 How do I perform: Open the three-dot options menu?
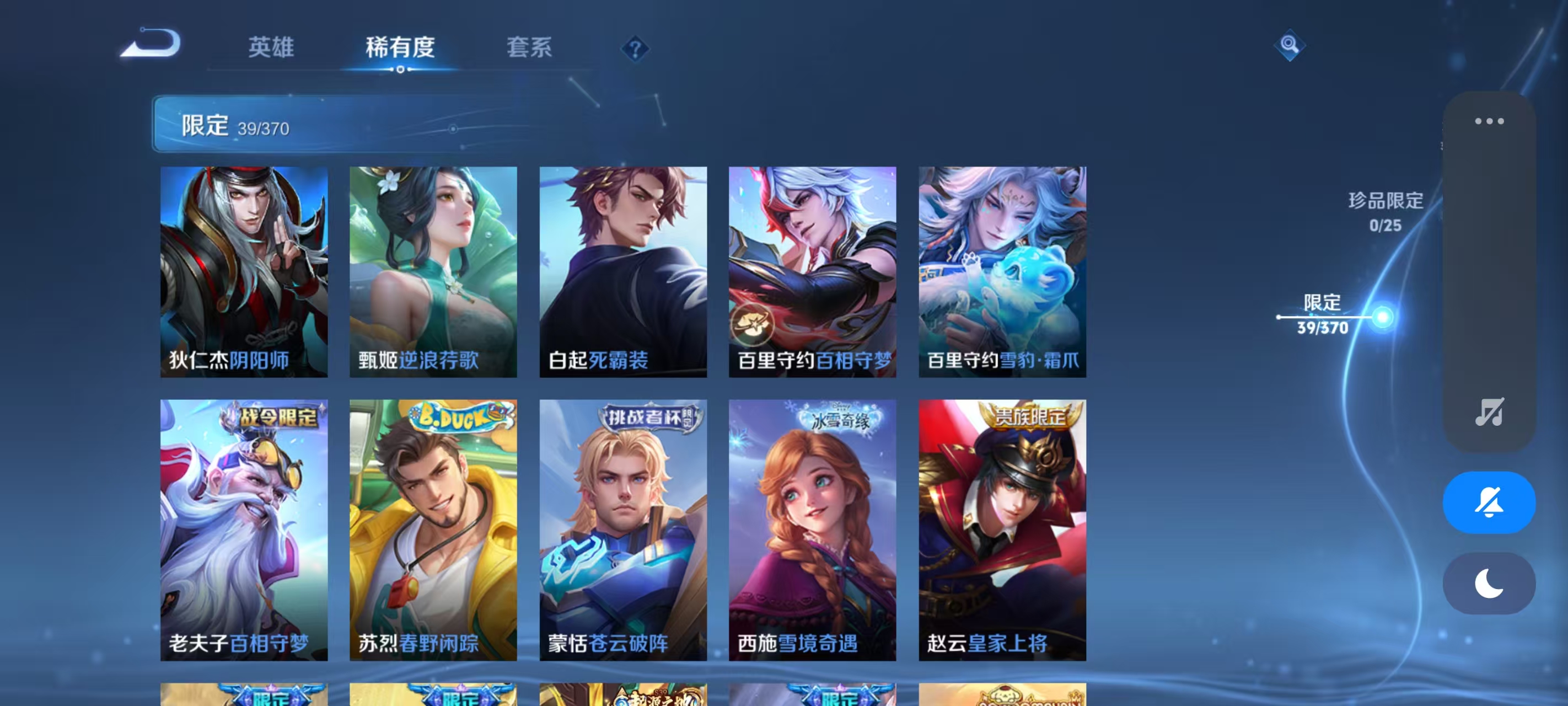click(x=1489, y=121)
